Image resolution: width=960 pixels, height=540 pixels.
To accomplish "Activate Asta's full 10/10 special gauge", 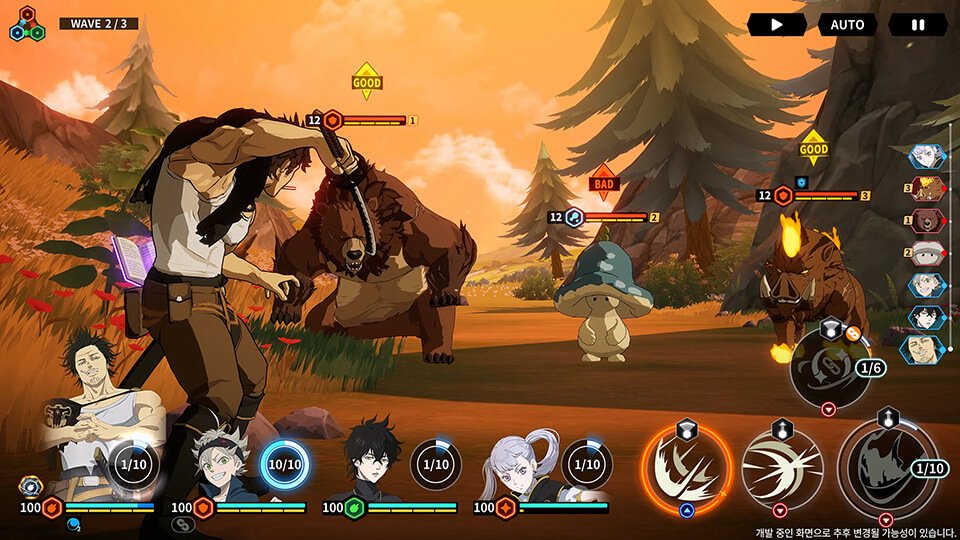I will point(284,465).
